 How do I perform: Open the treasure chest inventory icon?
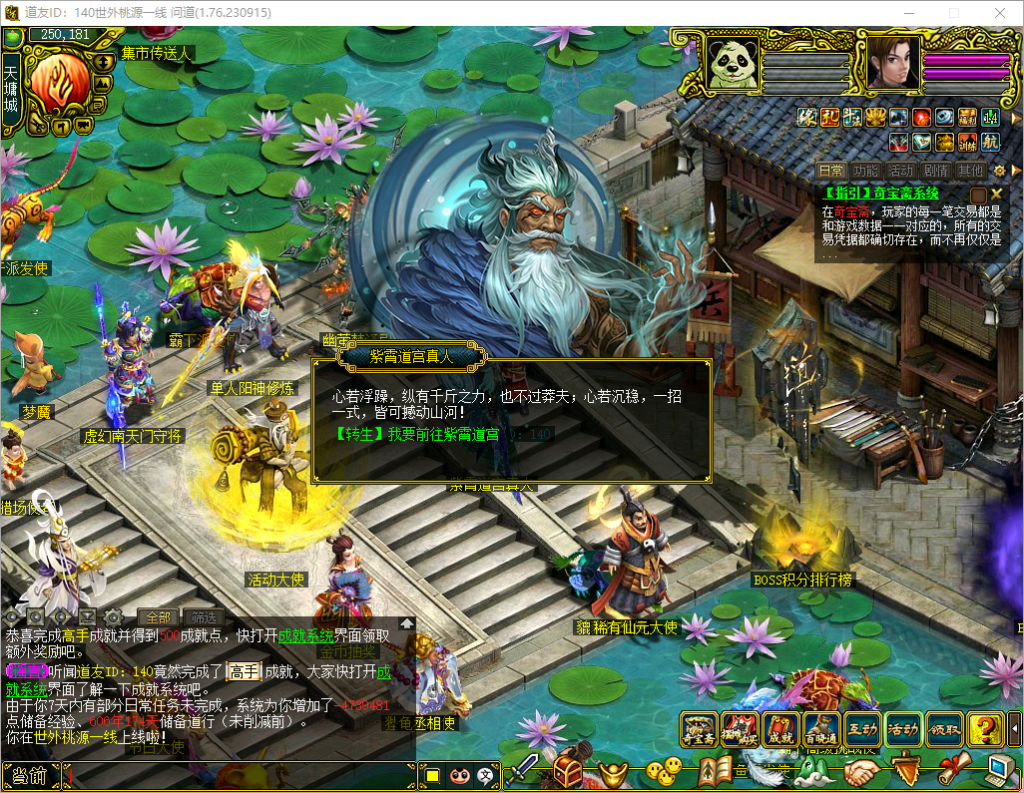(568, 771)
